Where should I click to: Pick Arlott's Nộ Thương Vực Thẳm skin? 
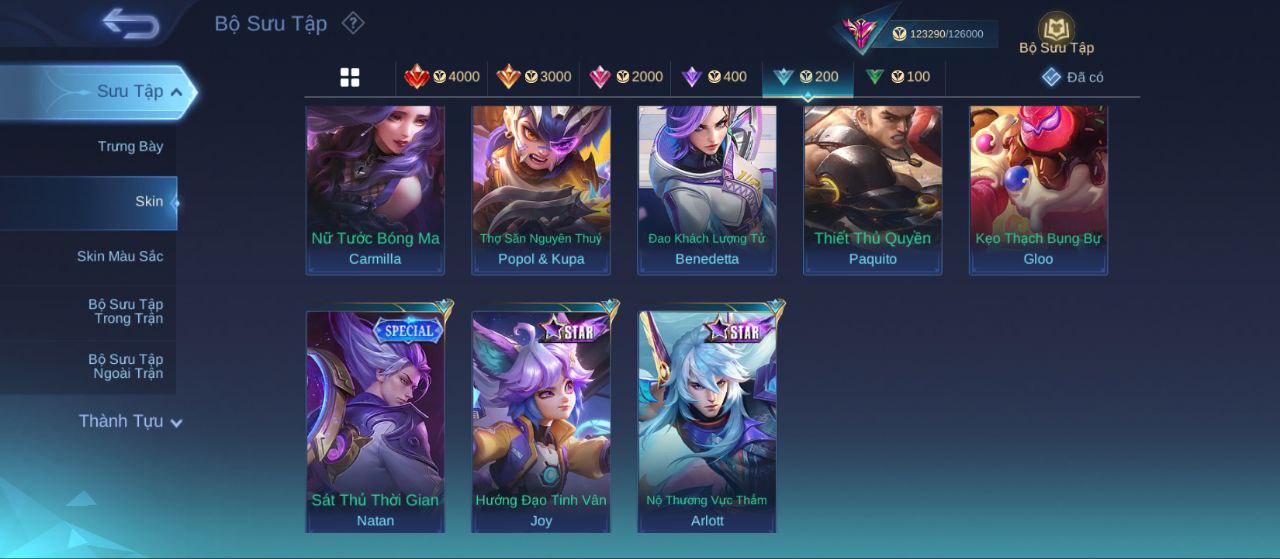[707, 420]
